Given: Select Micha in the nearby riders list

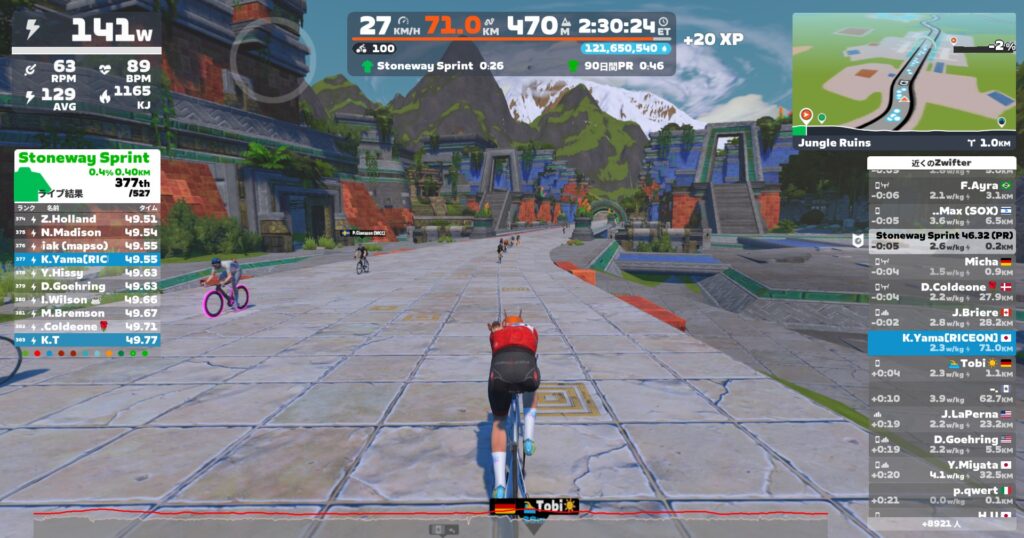Looking at the screenshot, I should (942, 266).
